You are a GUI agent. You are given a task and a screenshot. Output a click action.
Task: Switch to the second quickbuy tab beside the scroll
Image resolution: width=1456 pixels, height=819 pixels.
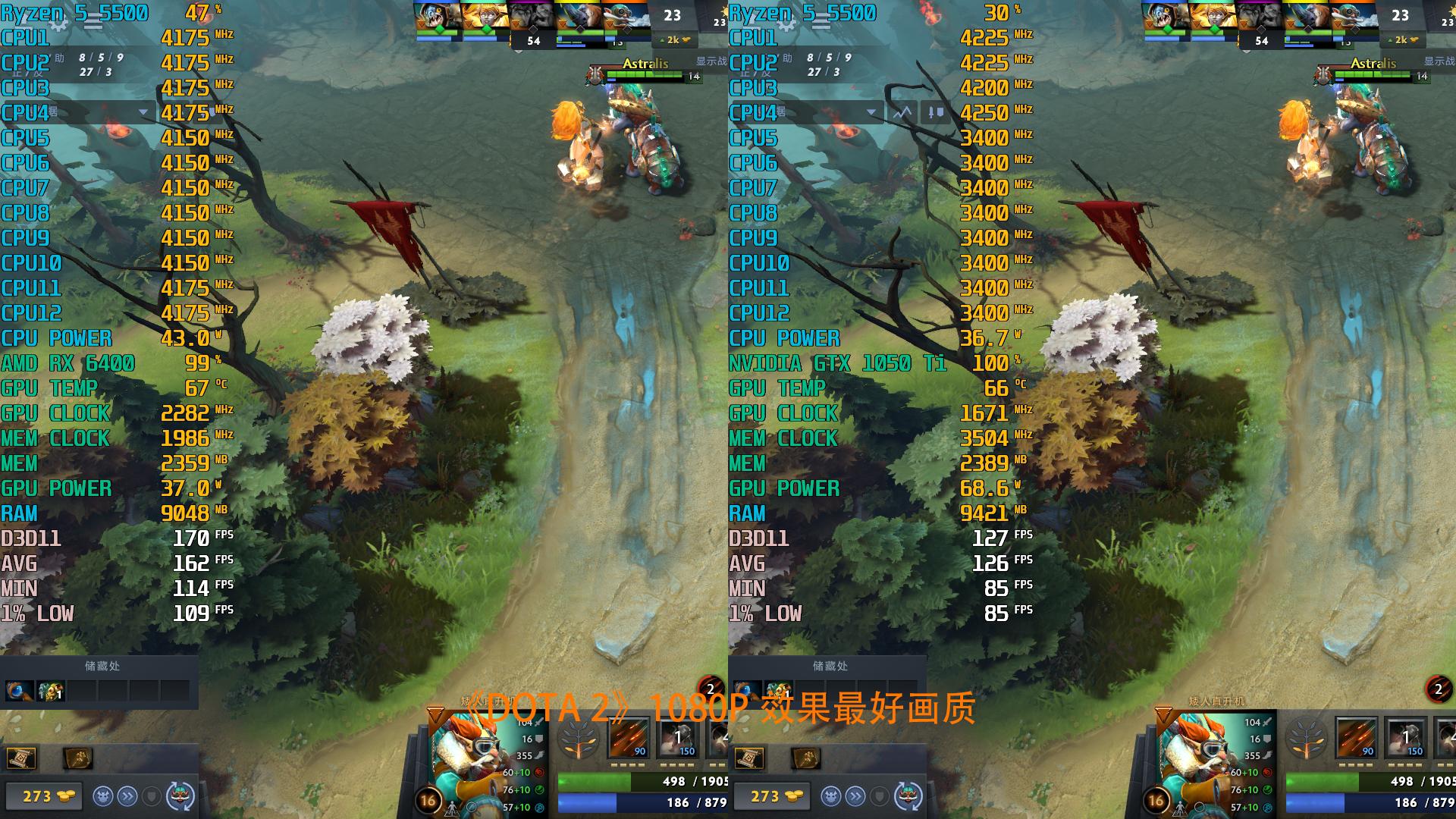80,758
